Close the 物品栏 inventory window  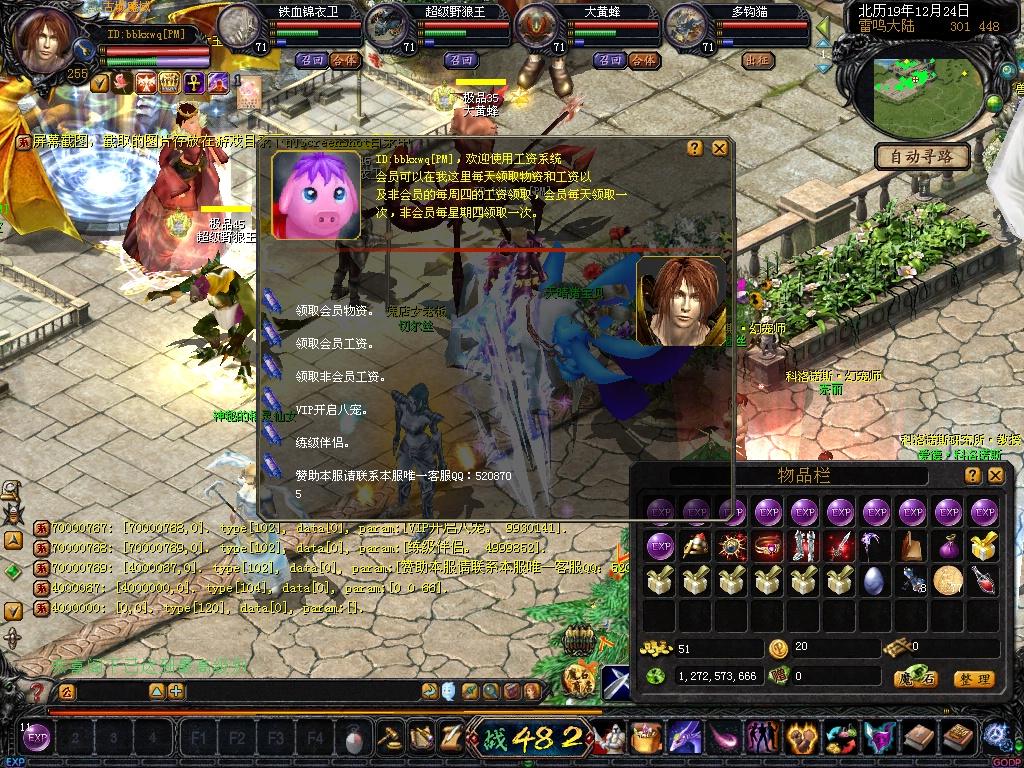[995, 476]
